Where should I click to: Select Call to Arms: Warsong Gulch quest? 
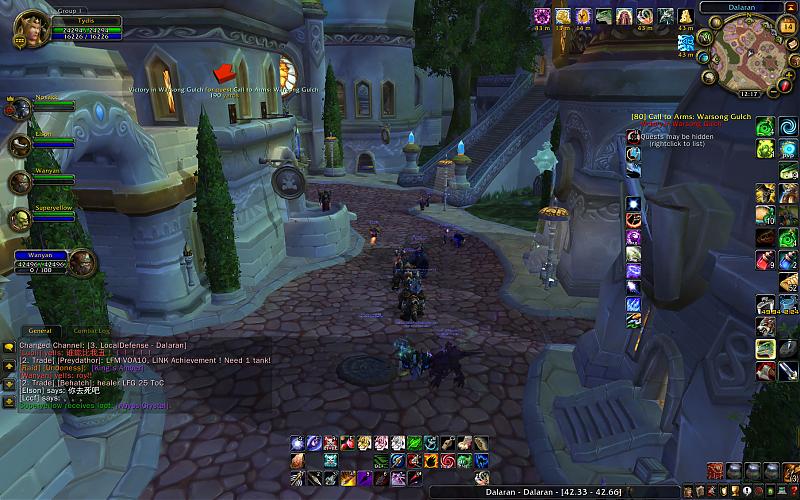coord(693,117)
